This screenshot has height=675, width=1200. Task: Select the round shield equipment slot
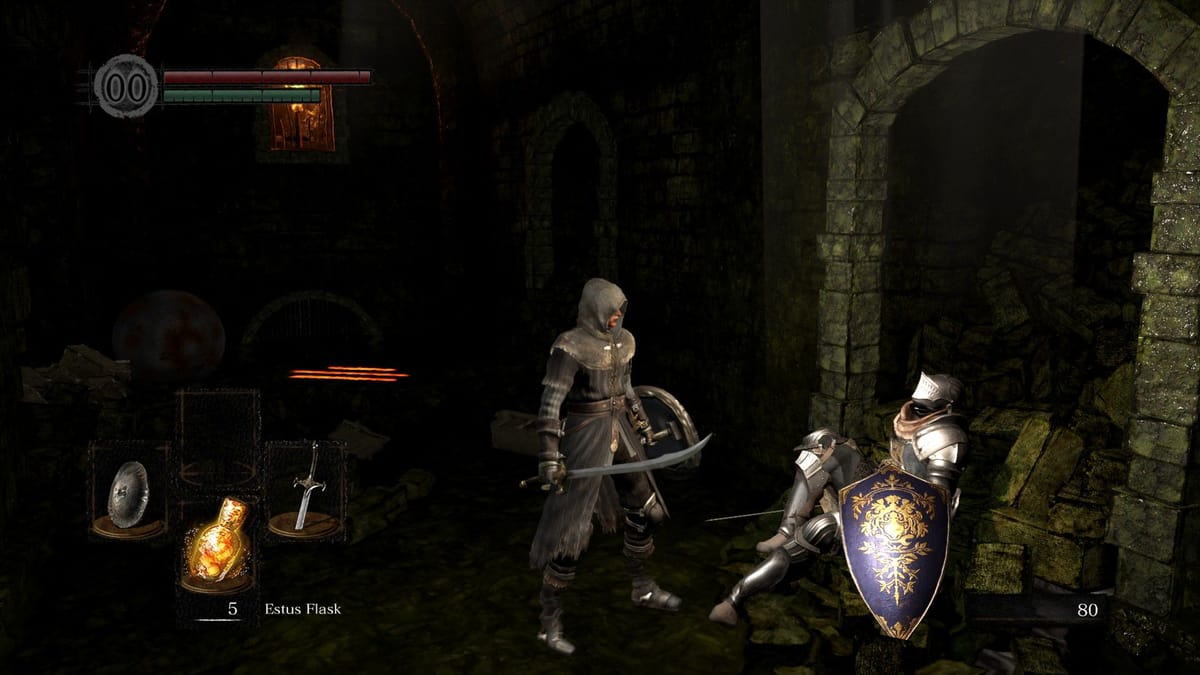[x=129, y=493]
